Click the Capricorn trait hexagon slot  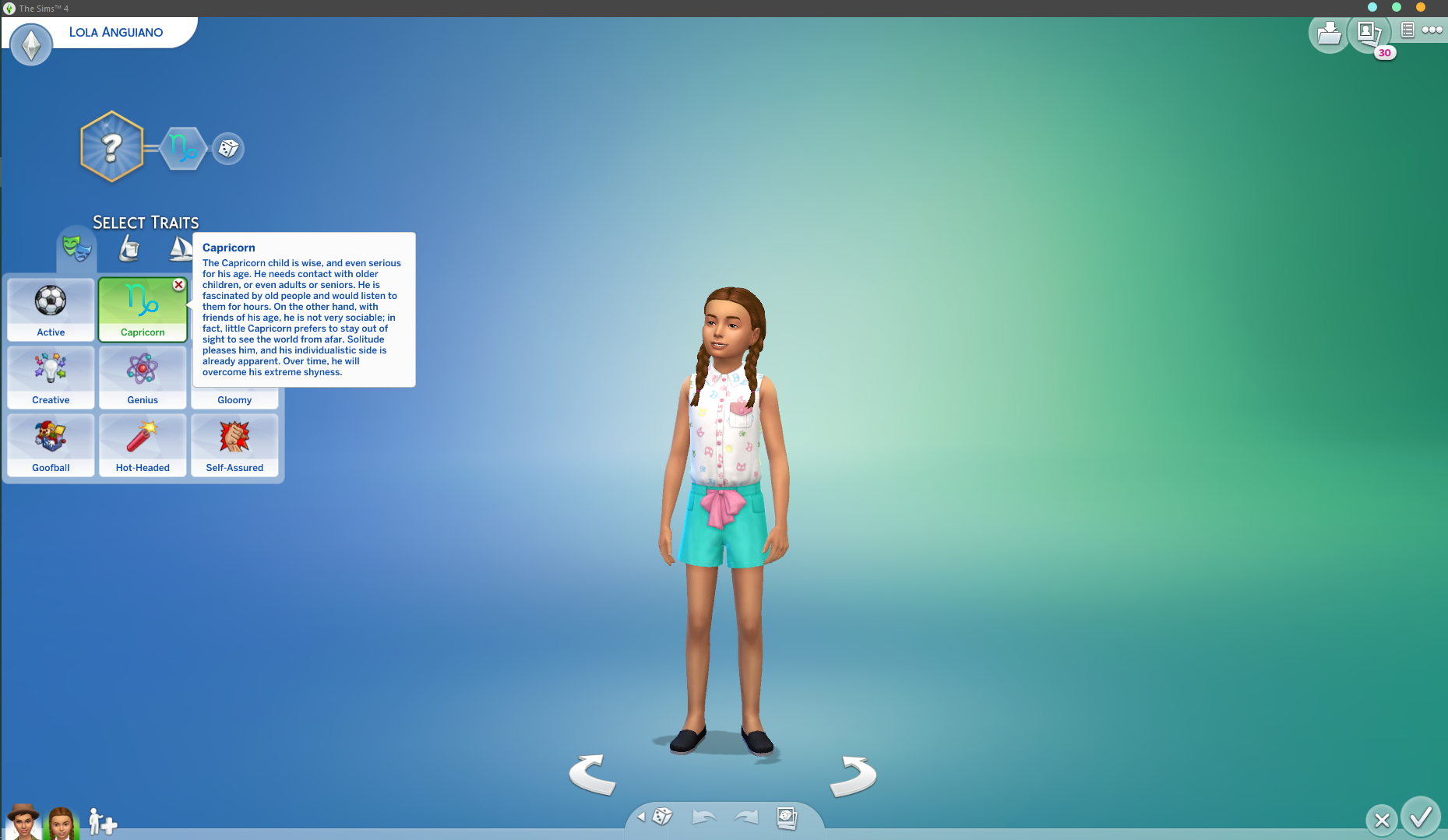183,148
